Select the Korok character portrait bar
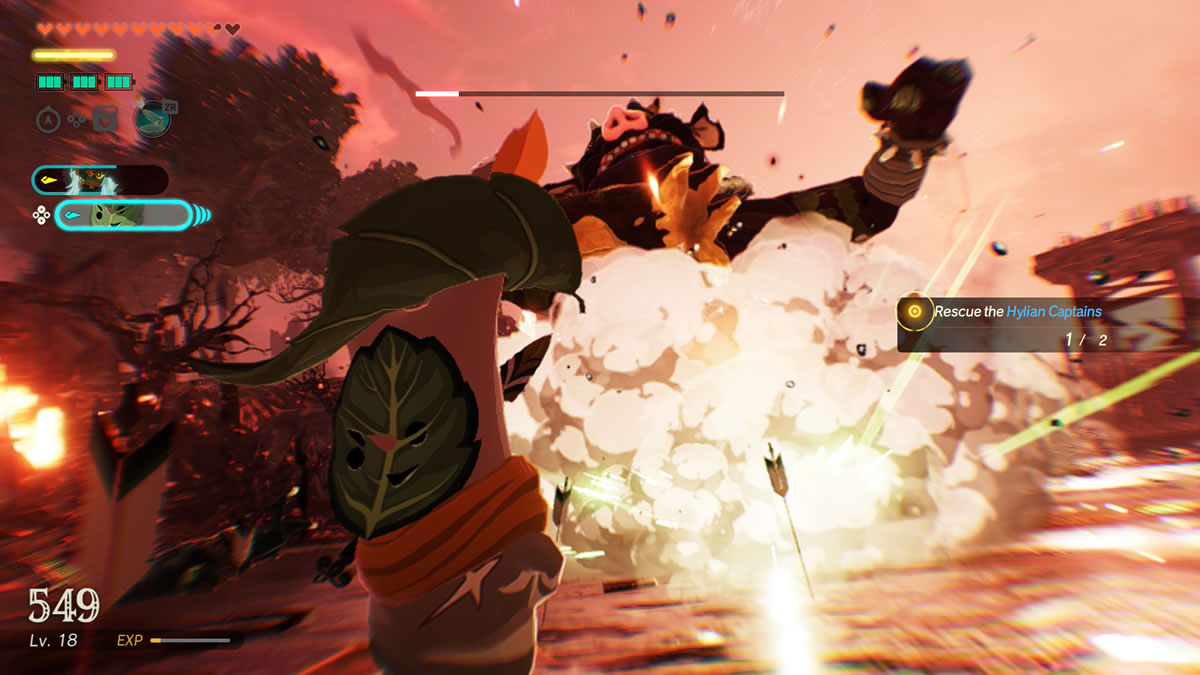 (122, 215)
